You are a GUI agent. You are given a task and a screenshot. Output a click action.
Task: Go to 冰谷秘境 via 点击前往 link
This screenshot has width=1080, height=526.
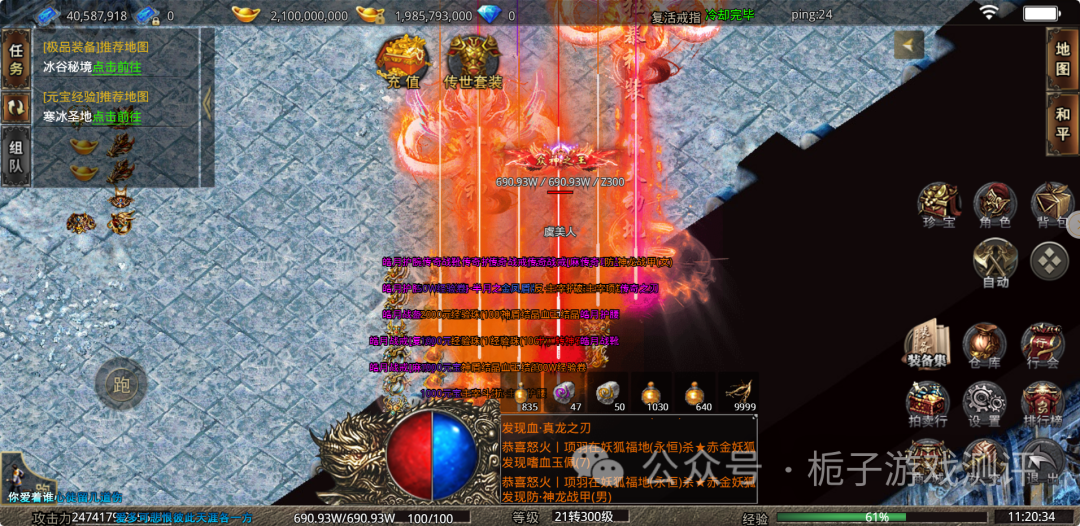(117, 67)
